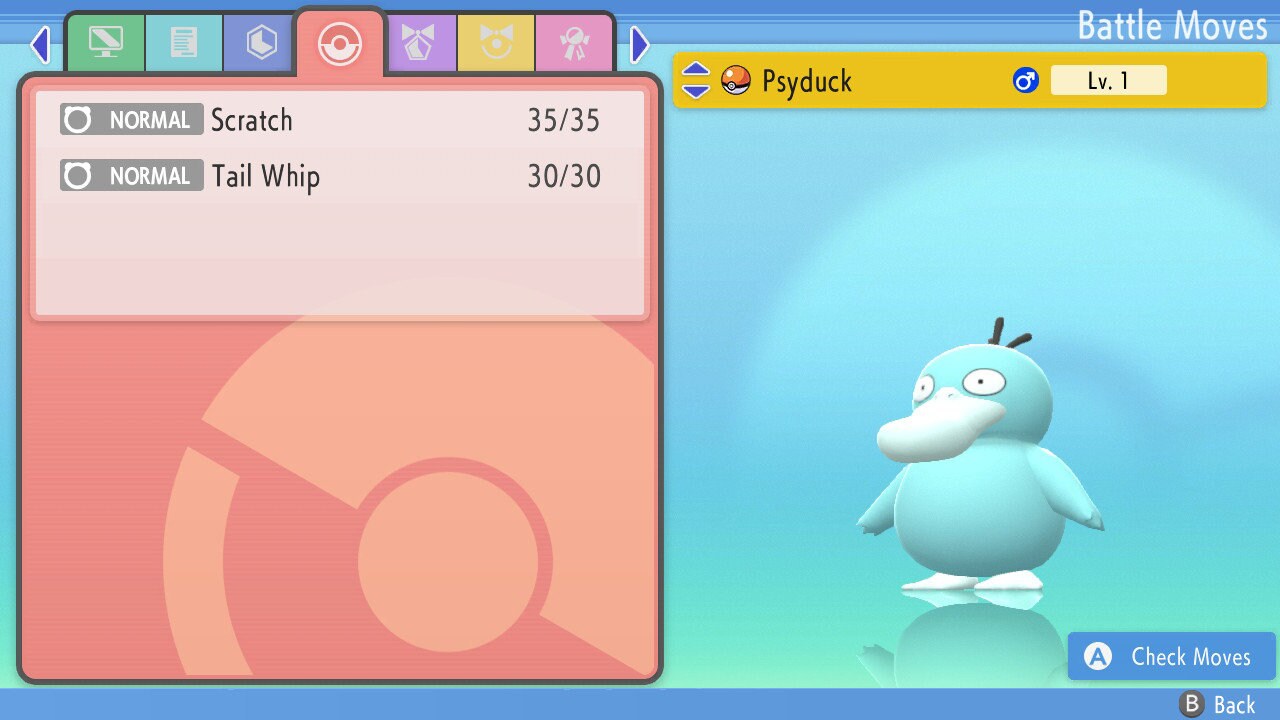This screenshot has width=1280, height=720.
Task: Open the blue hexagon stats tab
Action: pos(261,43)
